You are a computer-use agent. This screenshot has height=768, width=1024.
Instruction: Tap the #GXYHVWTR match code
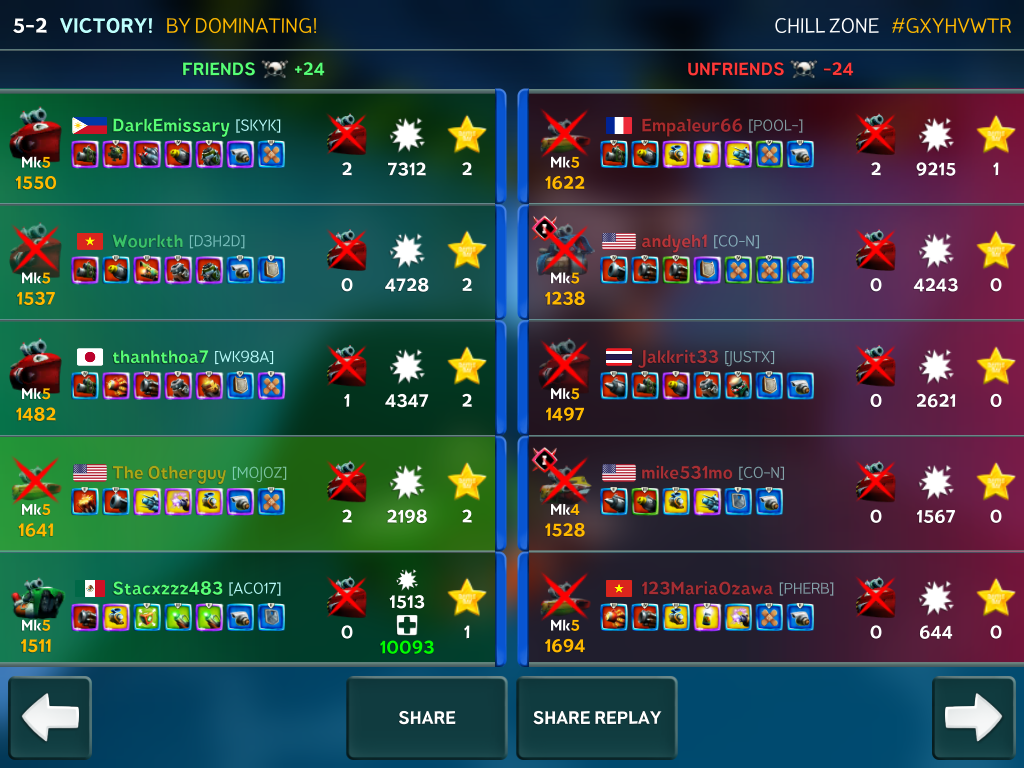[x=952, y=26]
